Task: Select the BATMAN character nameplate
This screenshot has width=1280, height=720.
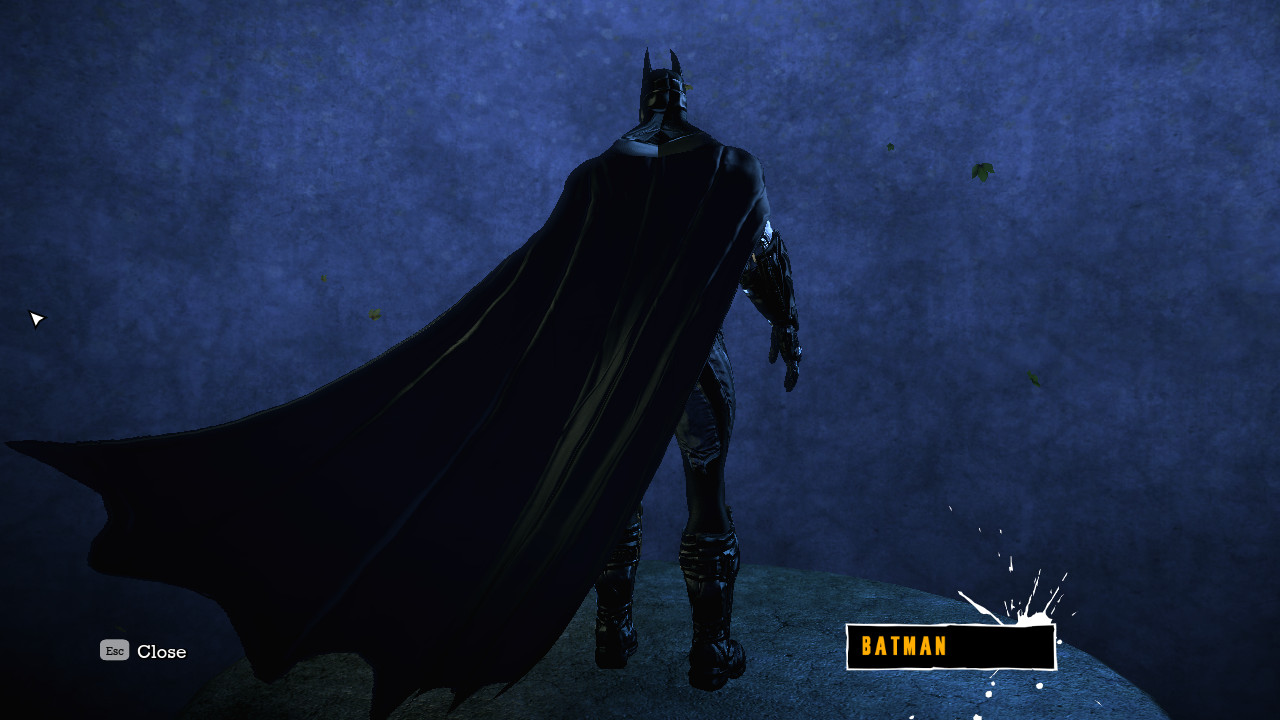Action: click(948, 646)
